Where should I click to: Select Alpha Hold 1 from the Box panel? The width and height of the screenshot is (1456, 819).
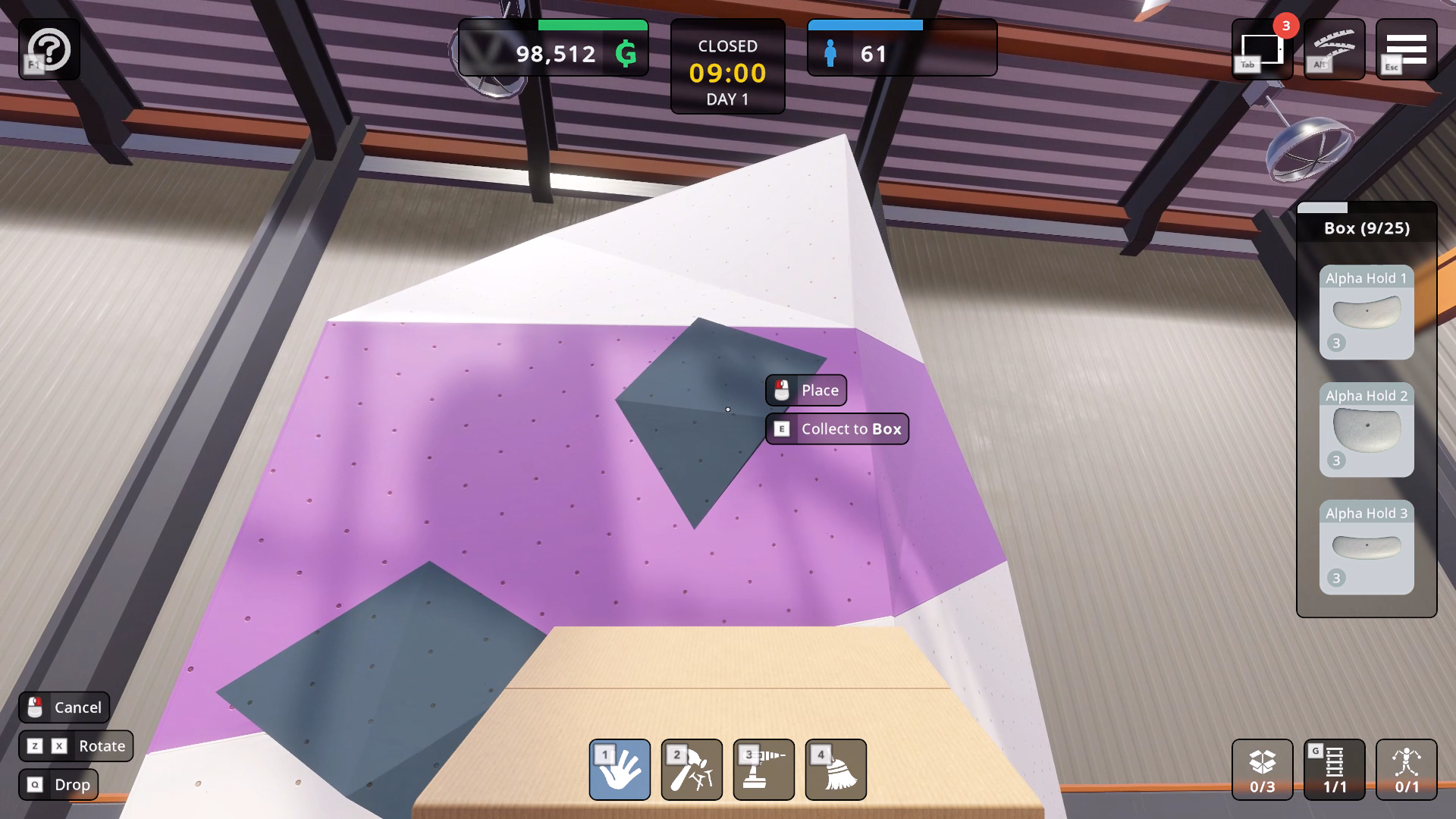point(1366,315)
